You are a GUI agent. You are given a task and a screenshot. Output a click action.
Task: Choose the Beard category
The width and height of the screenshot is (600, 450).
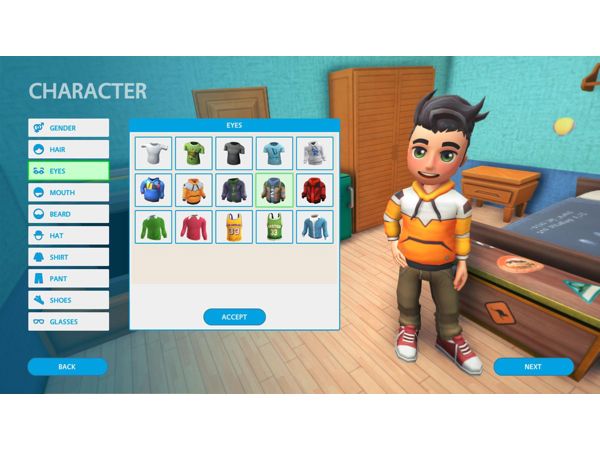[68, 214]
